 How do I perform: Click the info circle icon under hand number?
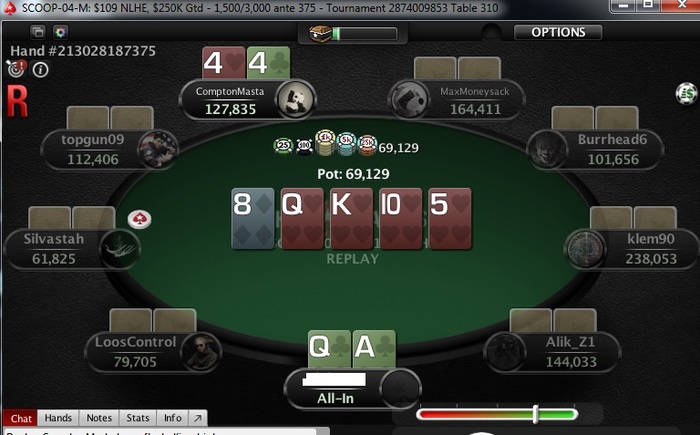pyautogui.click(x=41, y=70)
